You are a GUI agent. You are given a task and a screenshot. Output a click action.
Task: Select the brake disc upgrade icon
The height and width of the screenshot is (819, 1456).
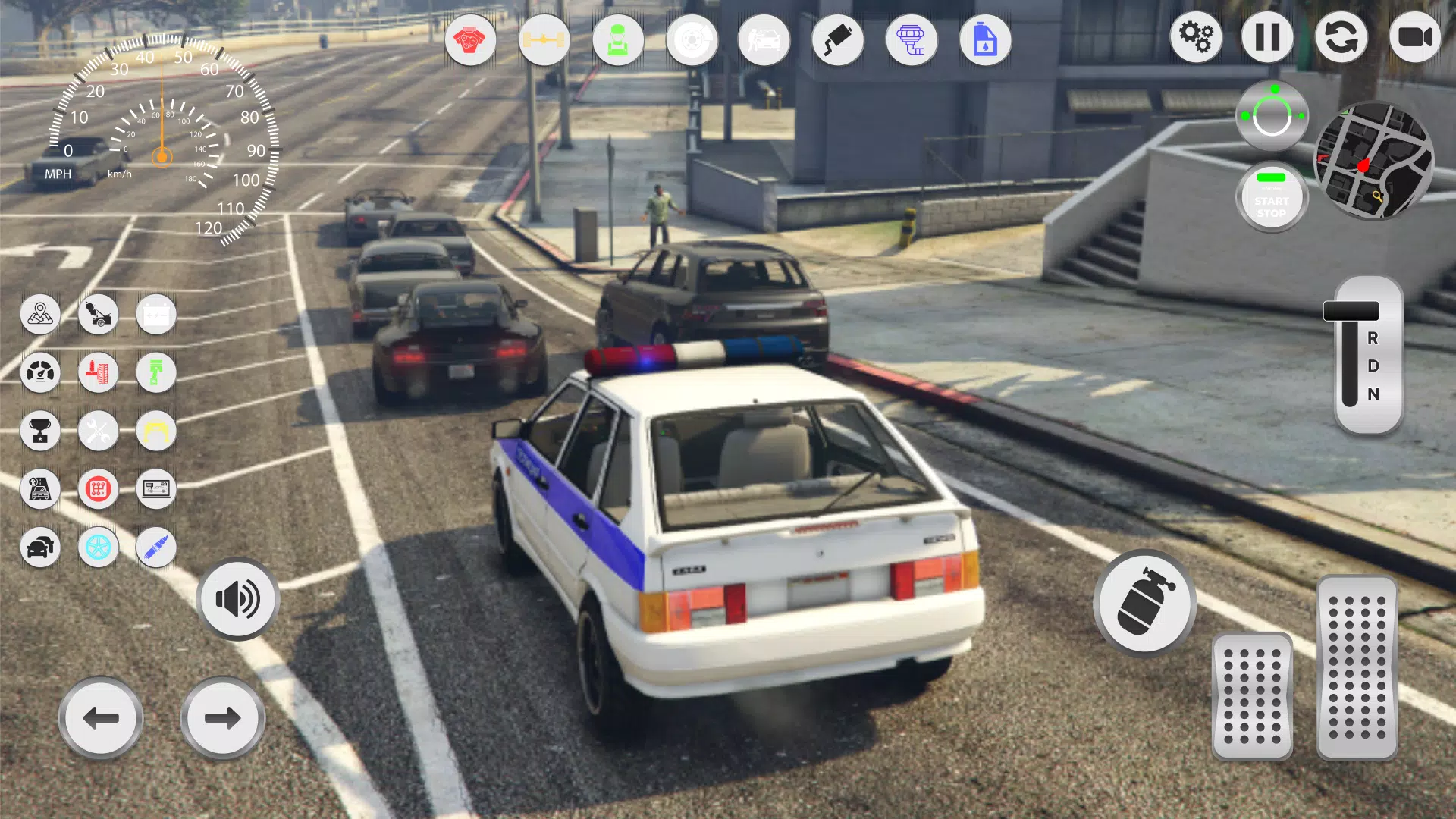coord(692,39)
